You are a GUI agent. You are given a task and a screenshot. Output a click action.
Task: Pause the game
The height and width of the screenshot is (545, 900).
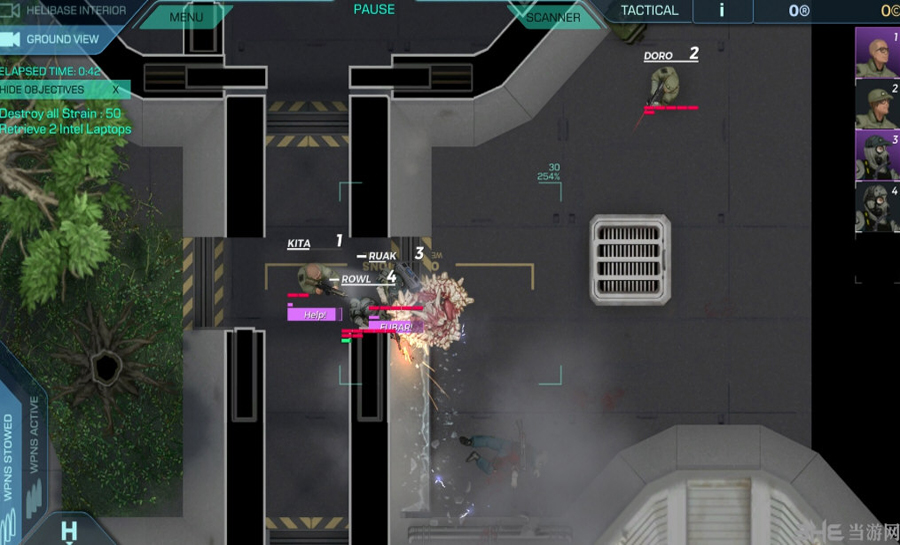pos(374,10)
